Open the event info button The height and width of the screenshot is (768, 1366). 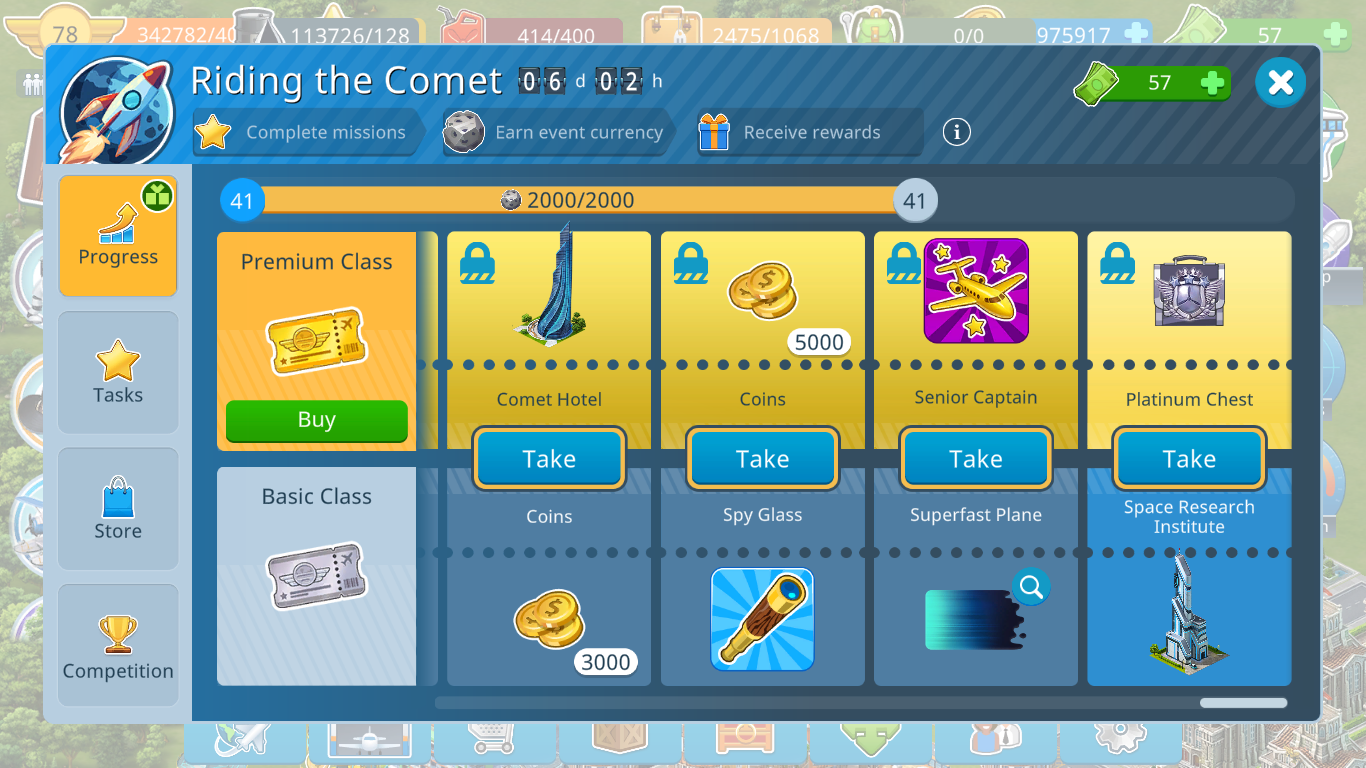tap(956, 131)
